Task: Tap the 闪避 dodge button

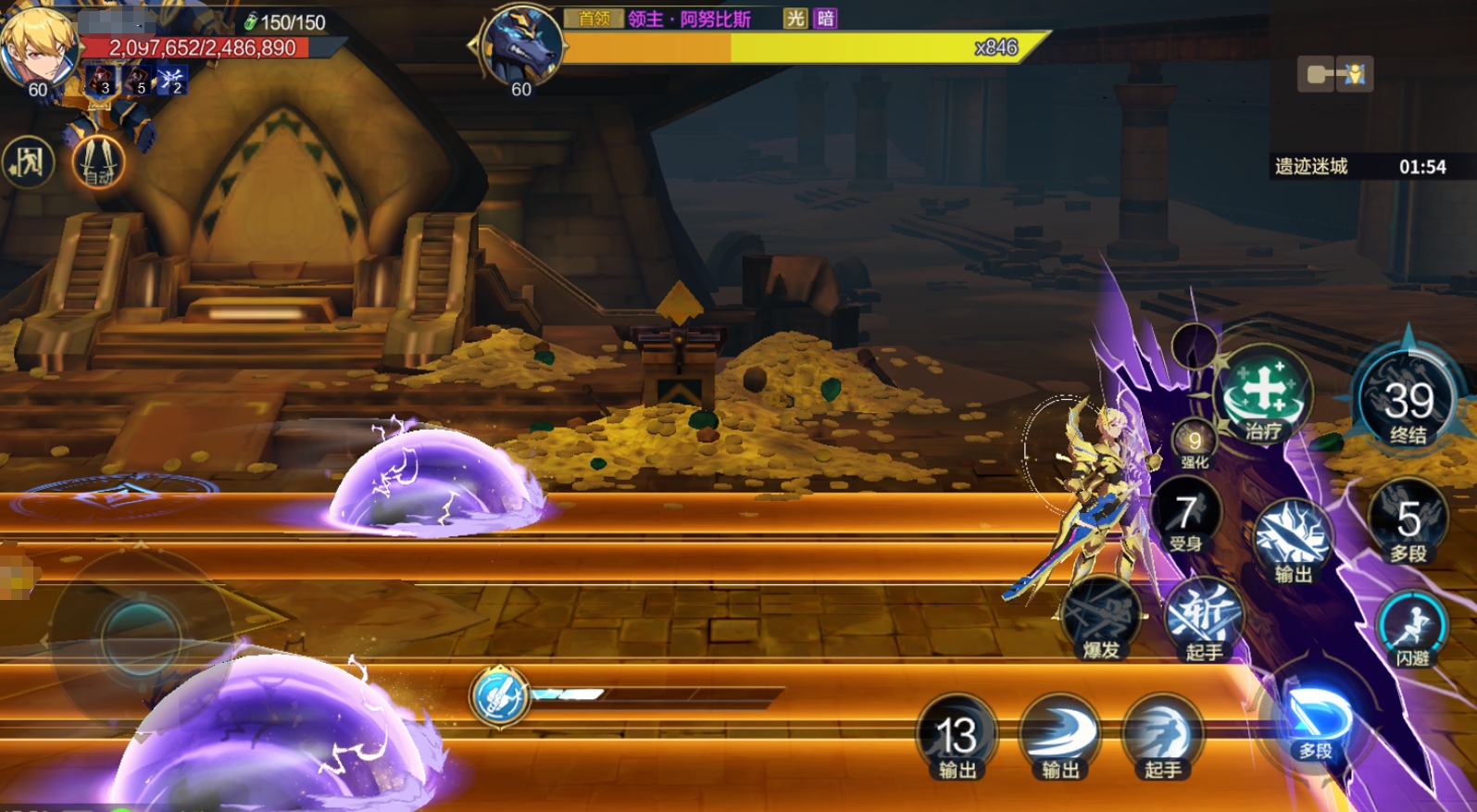Action: pyautogui.click(x=1412, y=628)
